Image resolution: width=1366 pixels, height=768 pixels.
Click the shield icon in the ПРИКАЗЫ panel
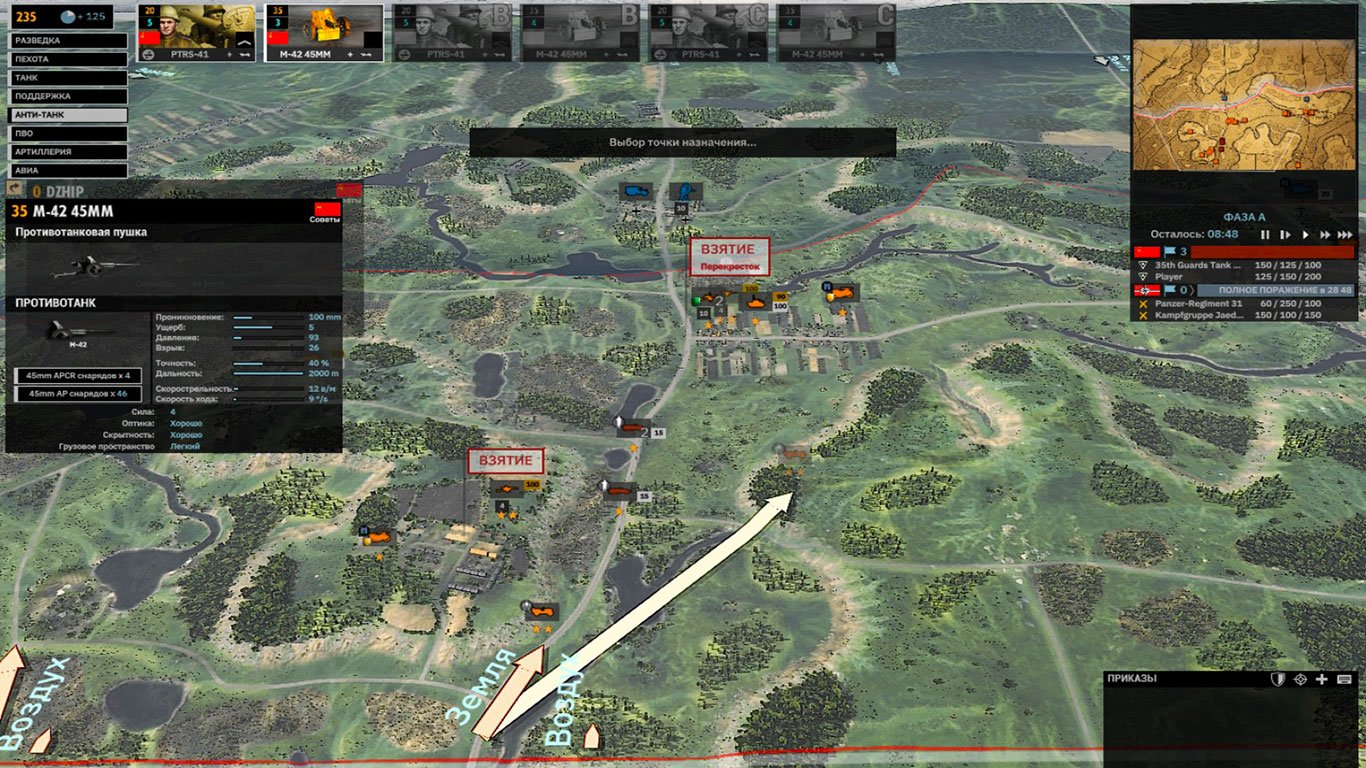pyautogui.click(x=1277, y=678)
